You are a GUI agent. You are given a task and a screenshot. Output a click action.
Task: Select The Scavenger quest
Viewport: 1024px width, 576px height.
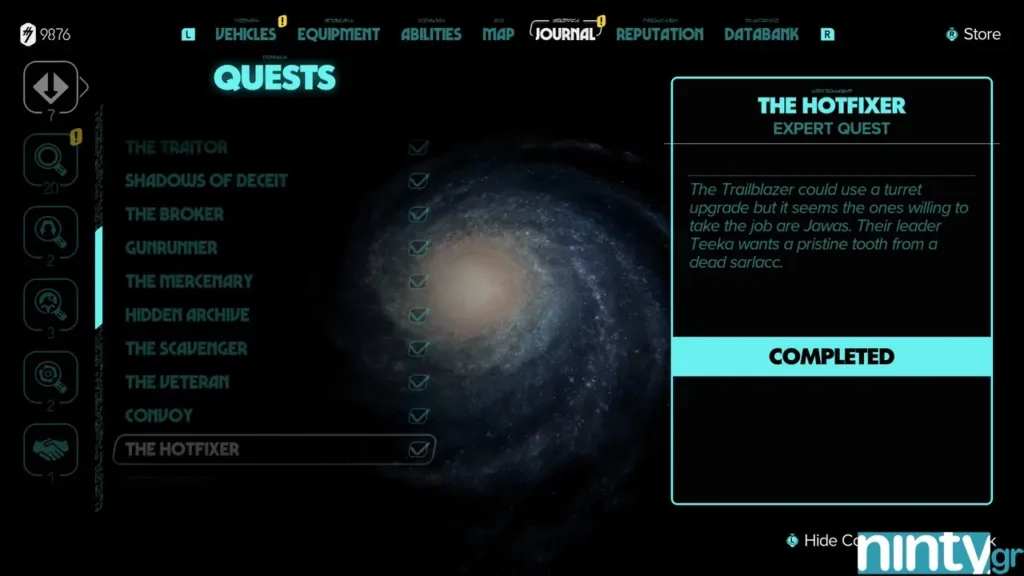pyautogui.click(x=186, y=349)
